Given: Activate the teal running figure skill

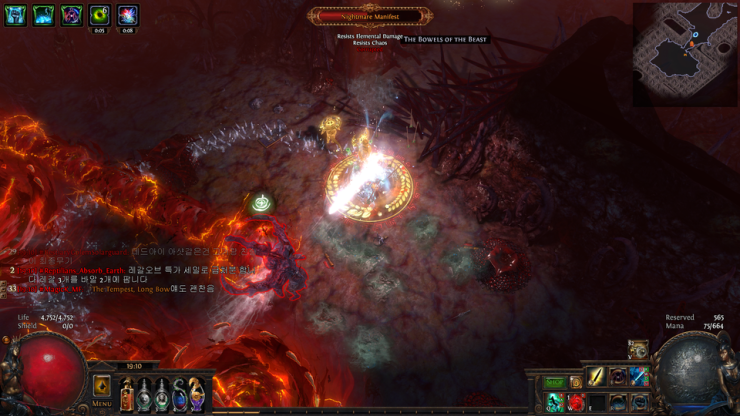Looking at the screenshot, I should tap(555, 402).
